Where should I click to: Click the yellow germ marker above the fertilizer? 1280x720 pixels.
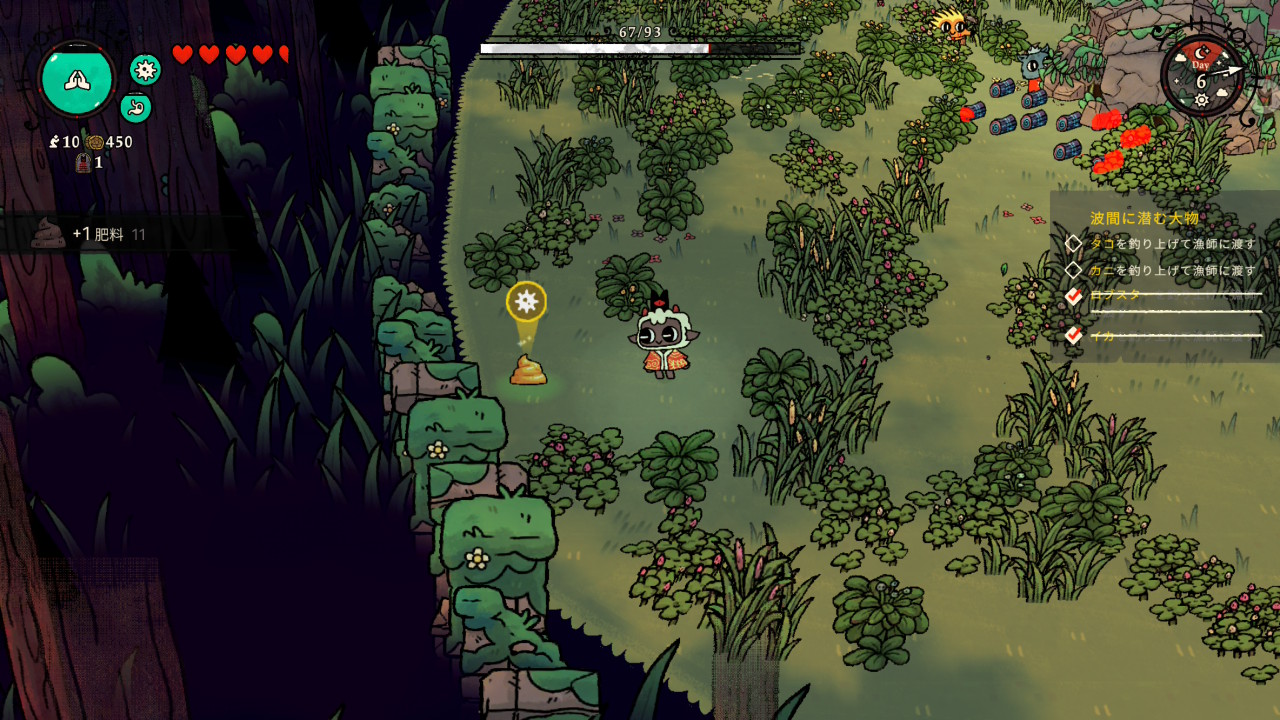pos(526,300)
